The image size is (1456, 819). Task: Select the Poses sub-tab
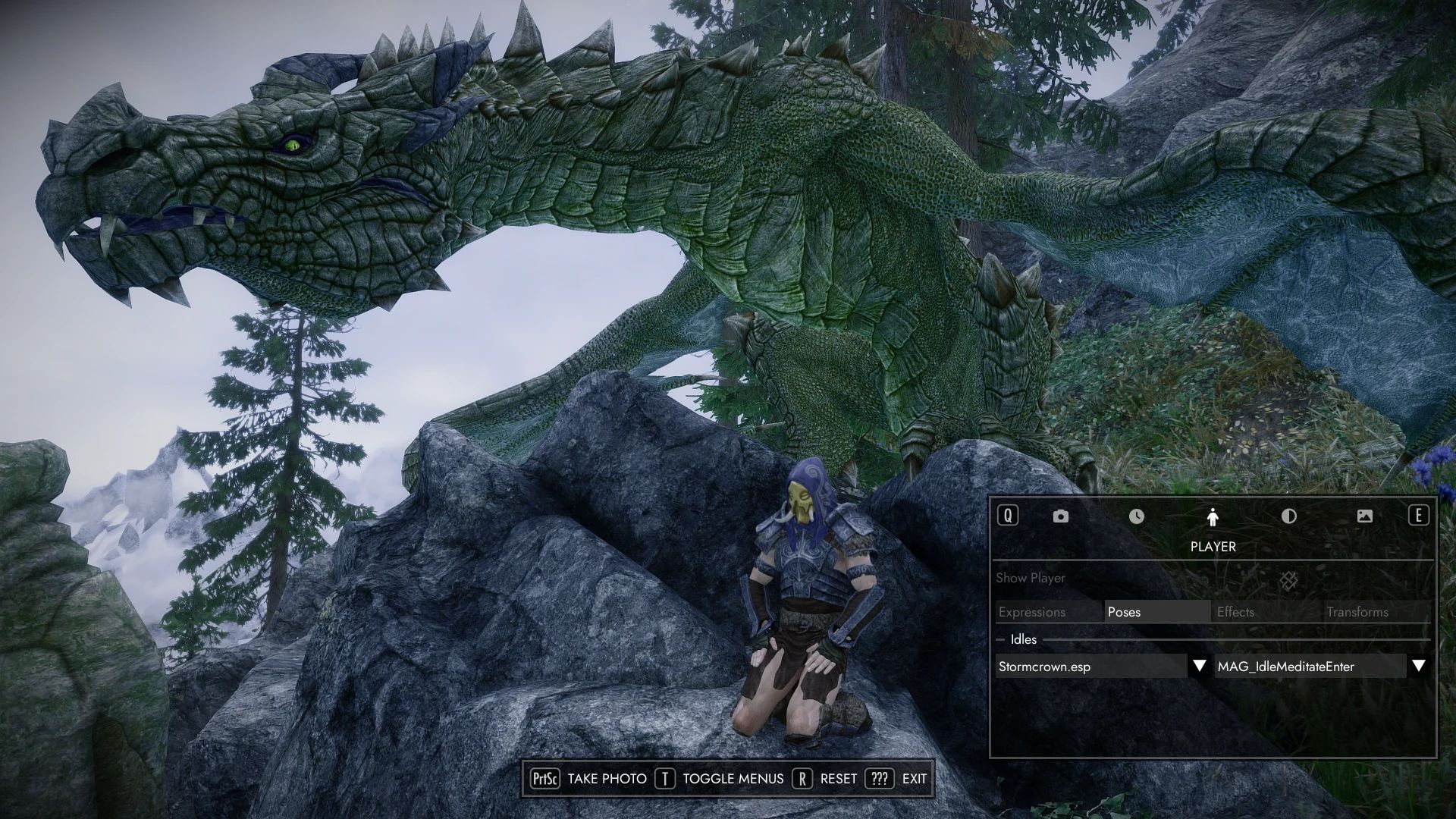click(x=1157, y=612)
